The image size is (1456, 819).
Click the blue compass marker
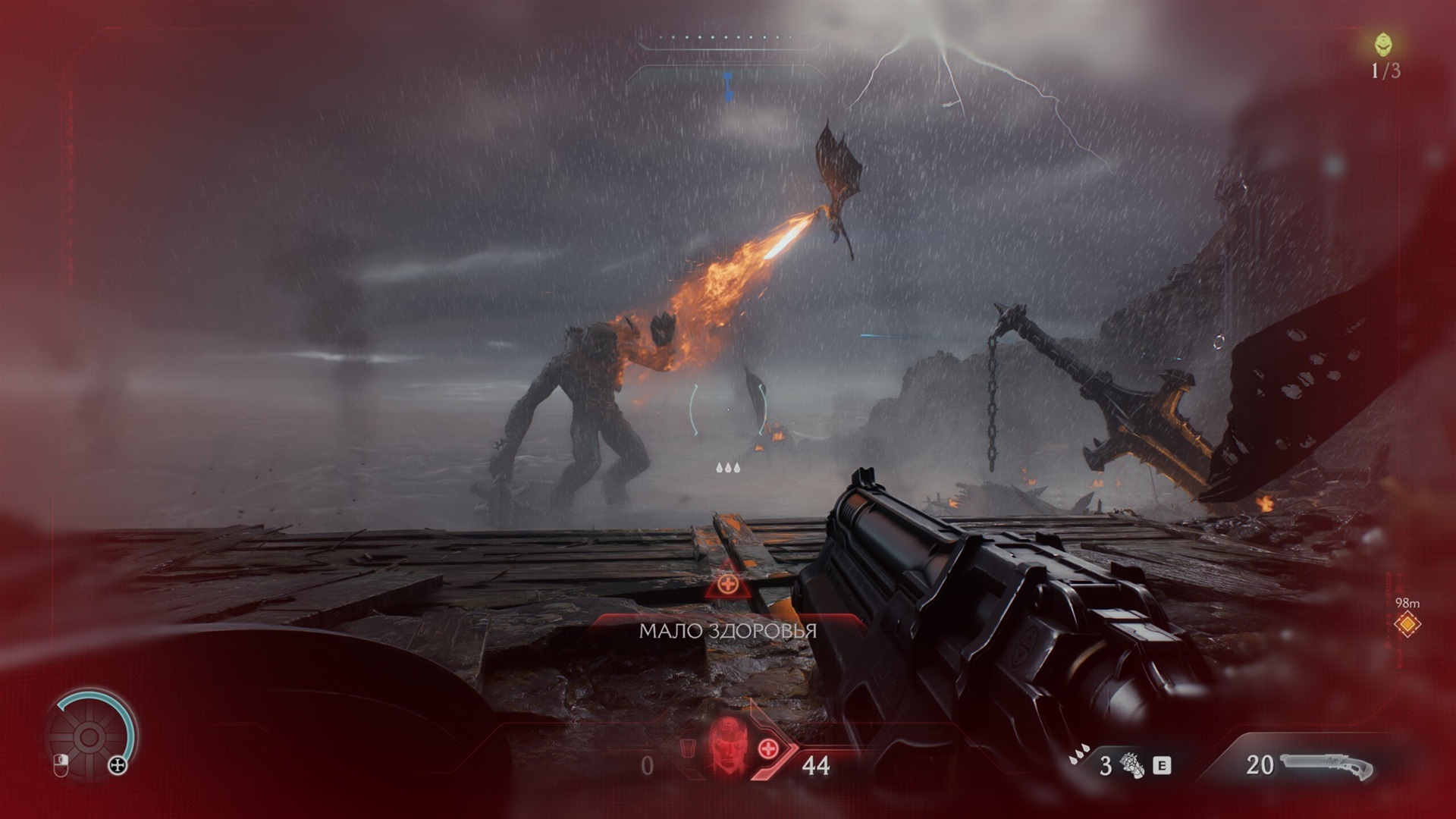click(x=729, y=86)
